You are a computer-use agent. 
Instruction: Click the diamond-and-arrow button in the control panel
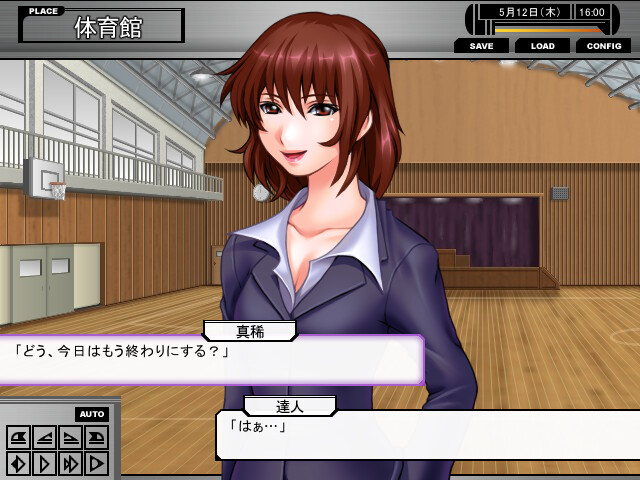[19, 463]
